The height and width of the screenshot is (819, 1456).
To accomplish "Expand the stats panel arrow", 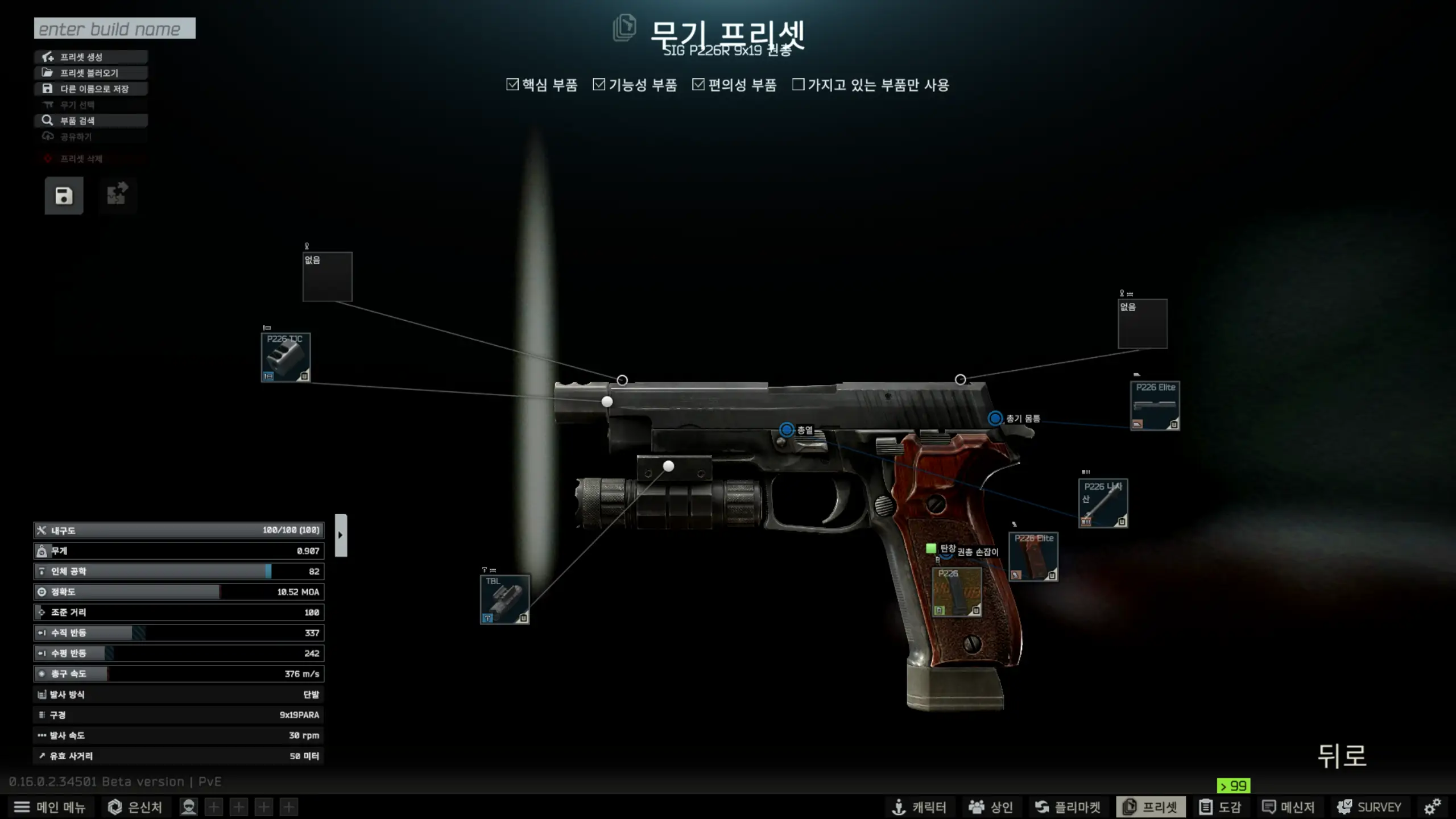I will point(341,535).
